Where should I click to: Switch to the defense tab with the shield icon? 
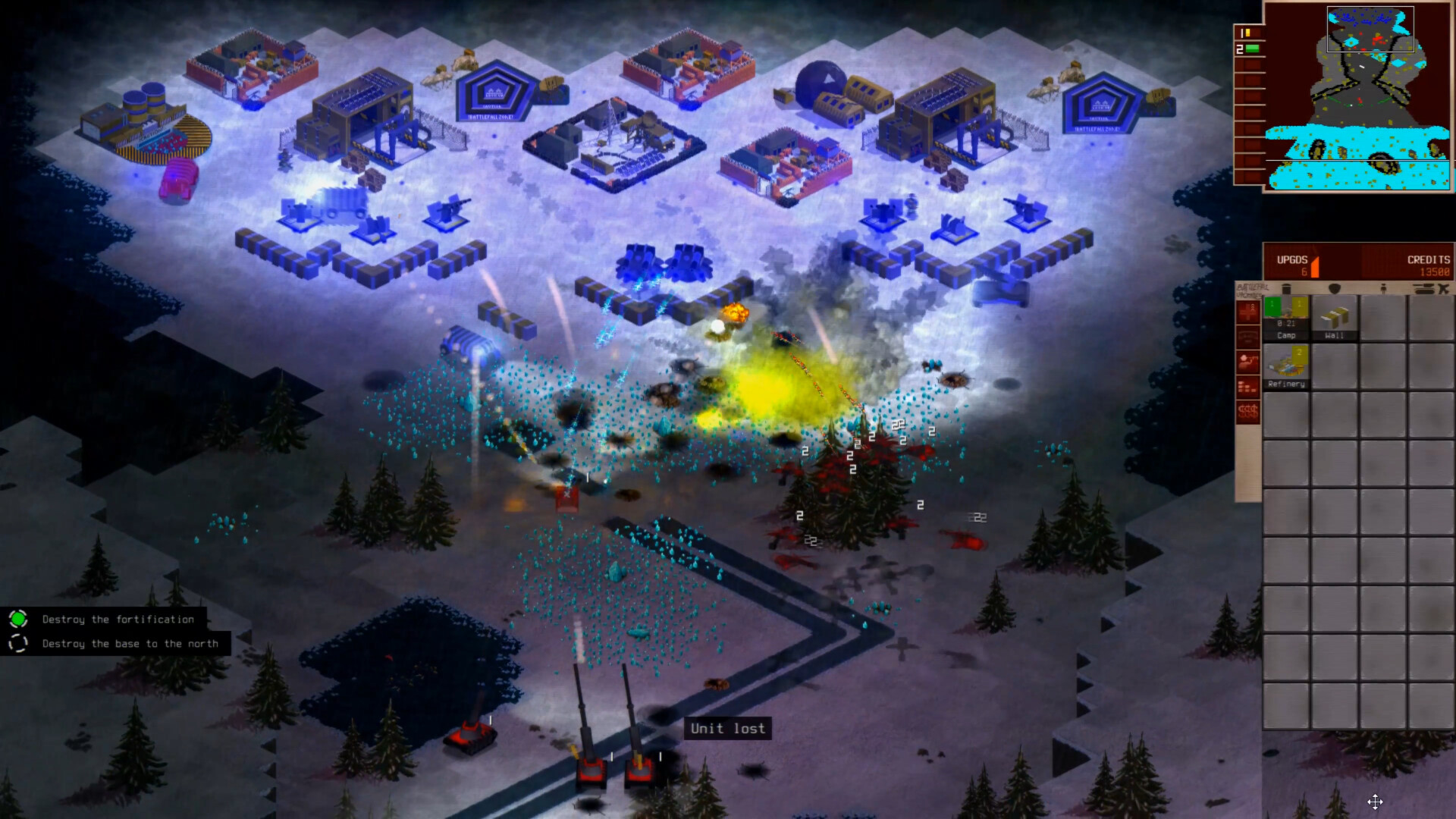1335,287
